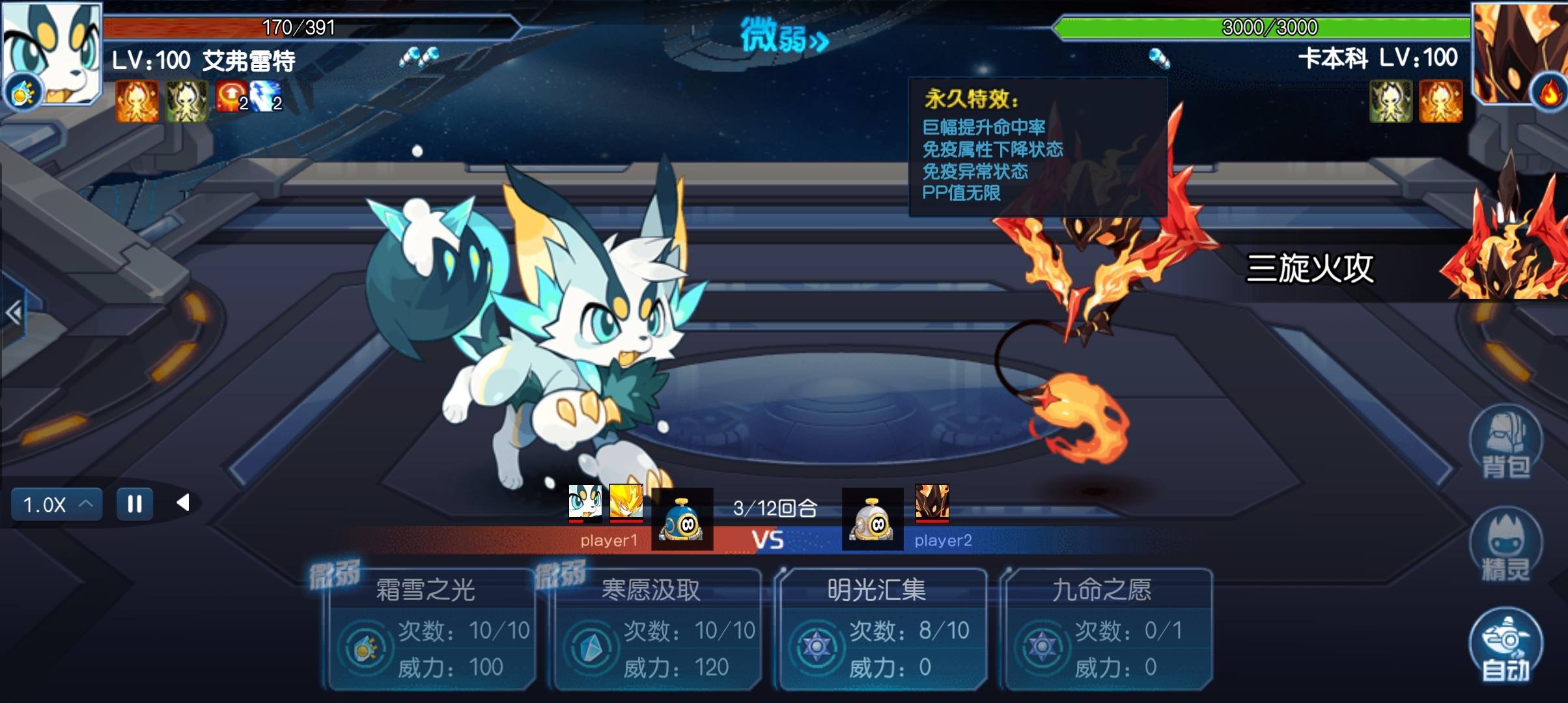The image size is (1568, 703).
Task: Tap the rewind triangle control
Action: click(184, 503)
